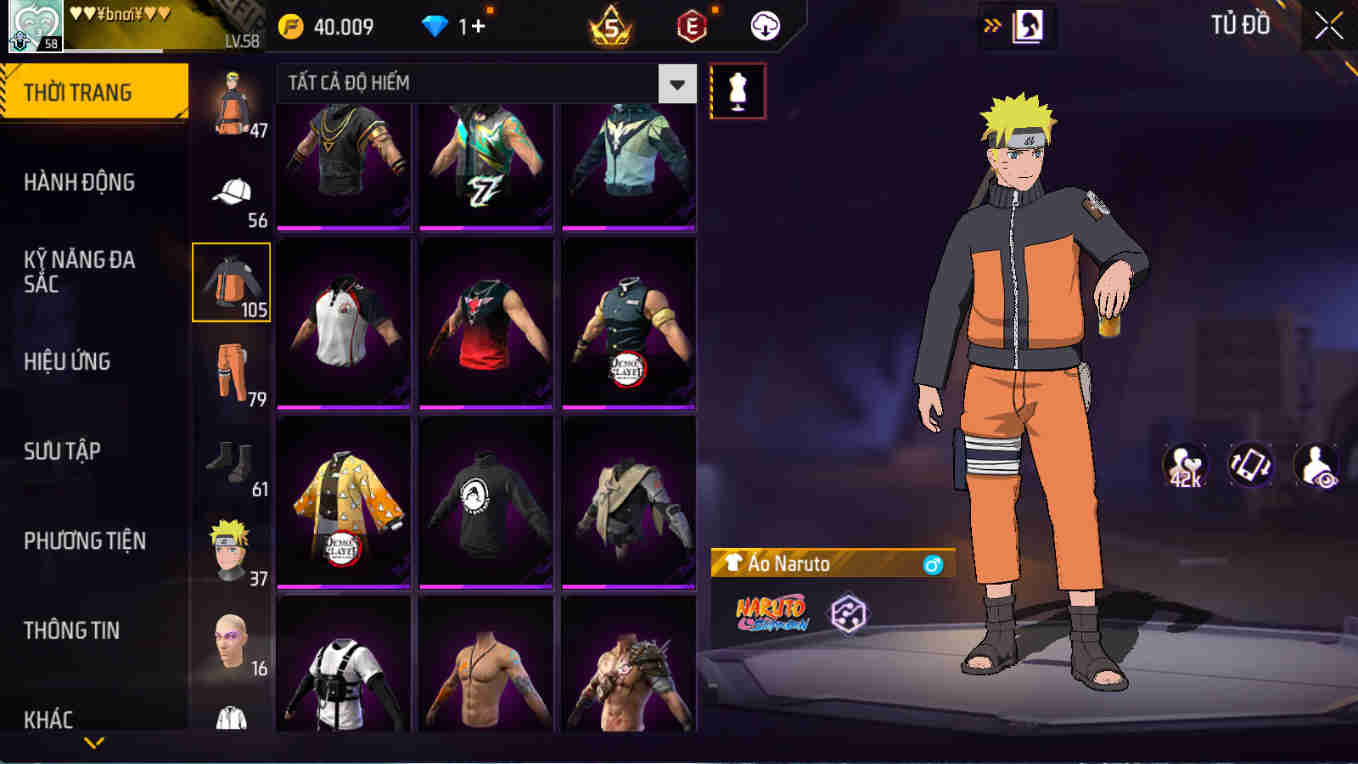Click the cloud download icon in the top bar
Viewport: 1358px width, 764px height.
coord(763,26)
